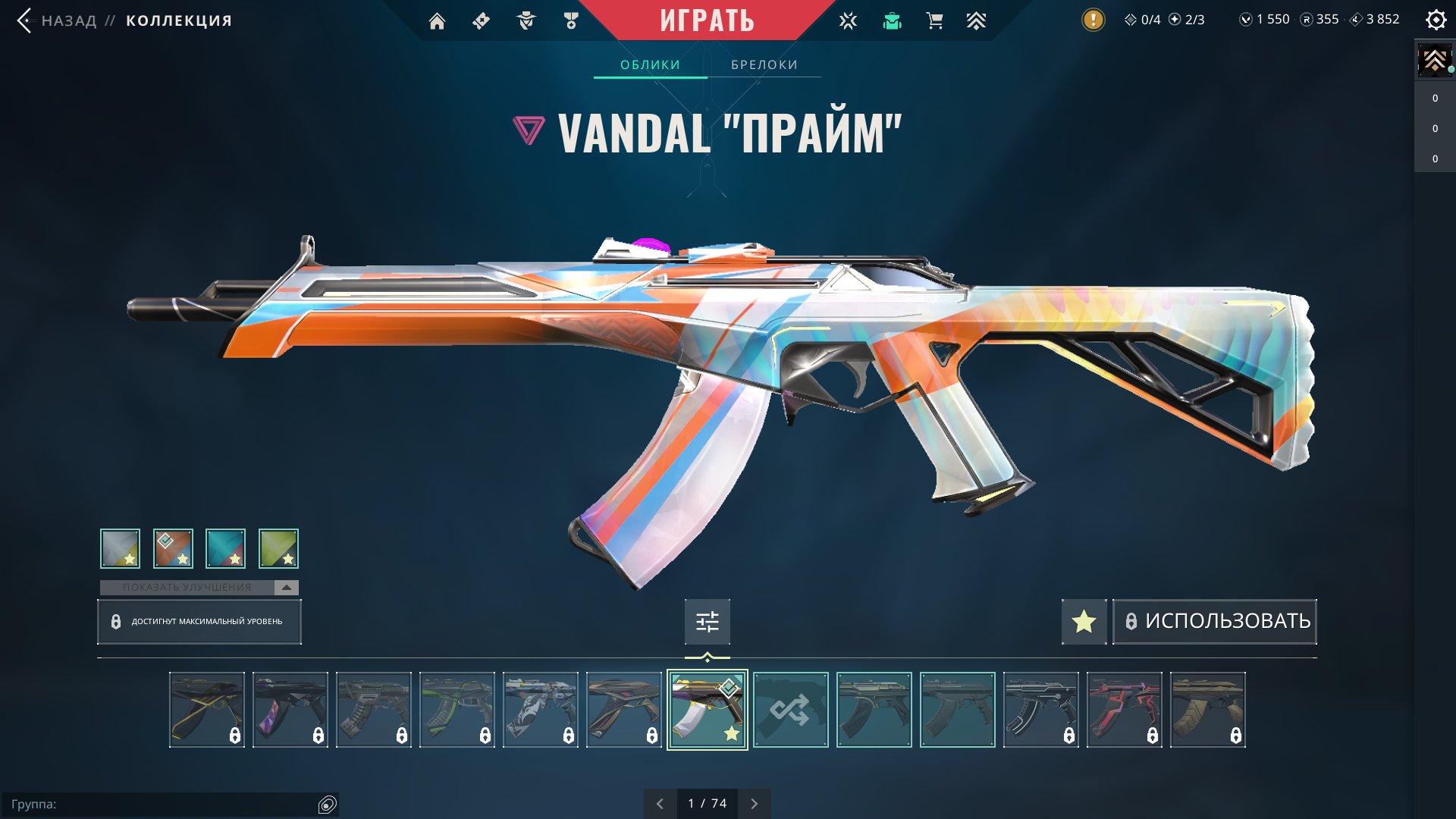Click the ИСПОЛЬЗОВАТЬ equip button
1456x819 pixels.
(1215, 621)
